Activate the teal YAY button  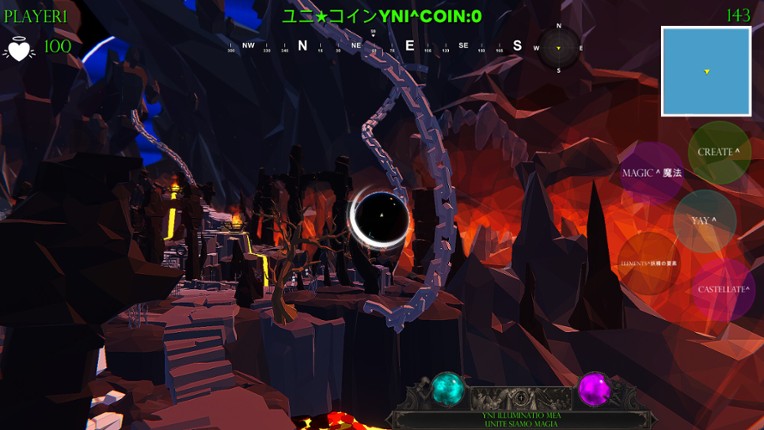click(x=704, y=220)
